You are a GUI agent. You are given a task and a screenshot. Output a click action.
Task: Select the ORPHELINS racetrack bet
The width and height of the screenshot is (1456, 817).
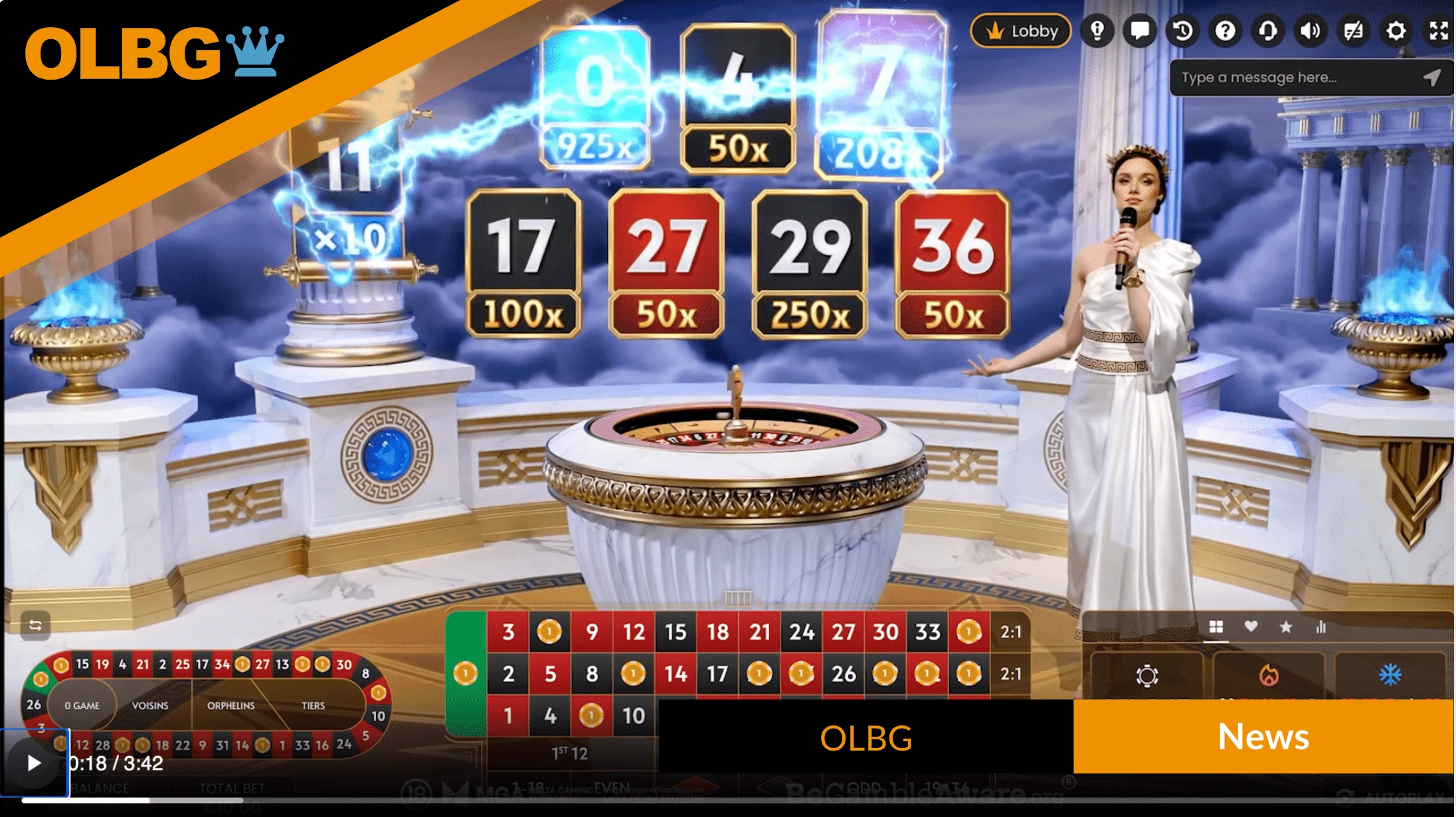(231, 706)
